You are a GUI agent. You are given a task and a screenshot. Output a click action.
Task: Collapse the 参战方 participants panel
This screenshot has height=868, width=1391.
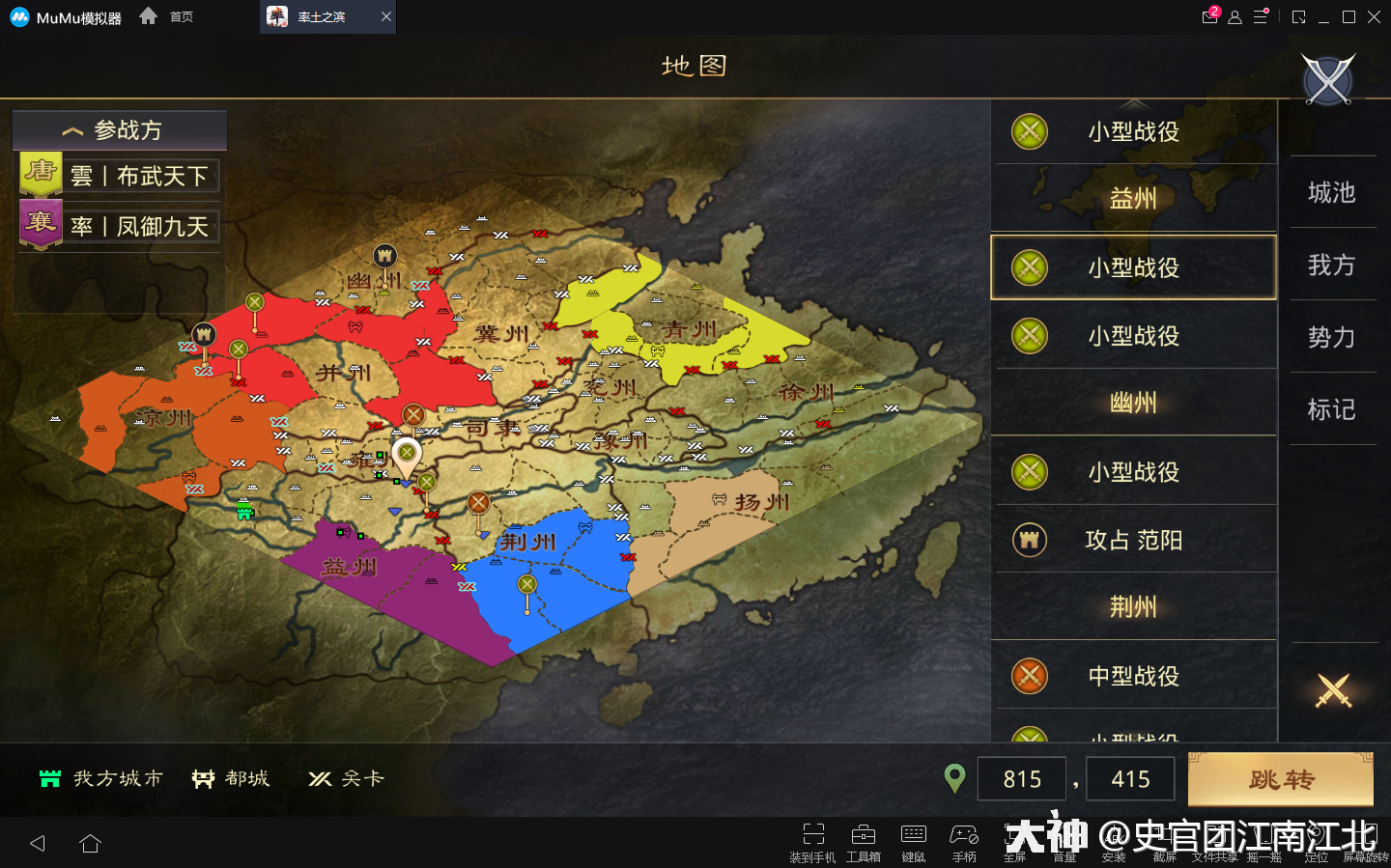118,129
